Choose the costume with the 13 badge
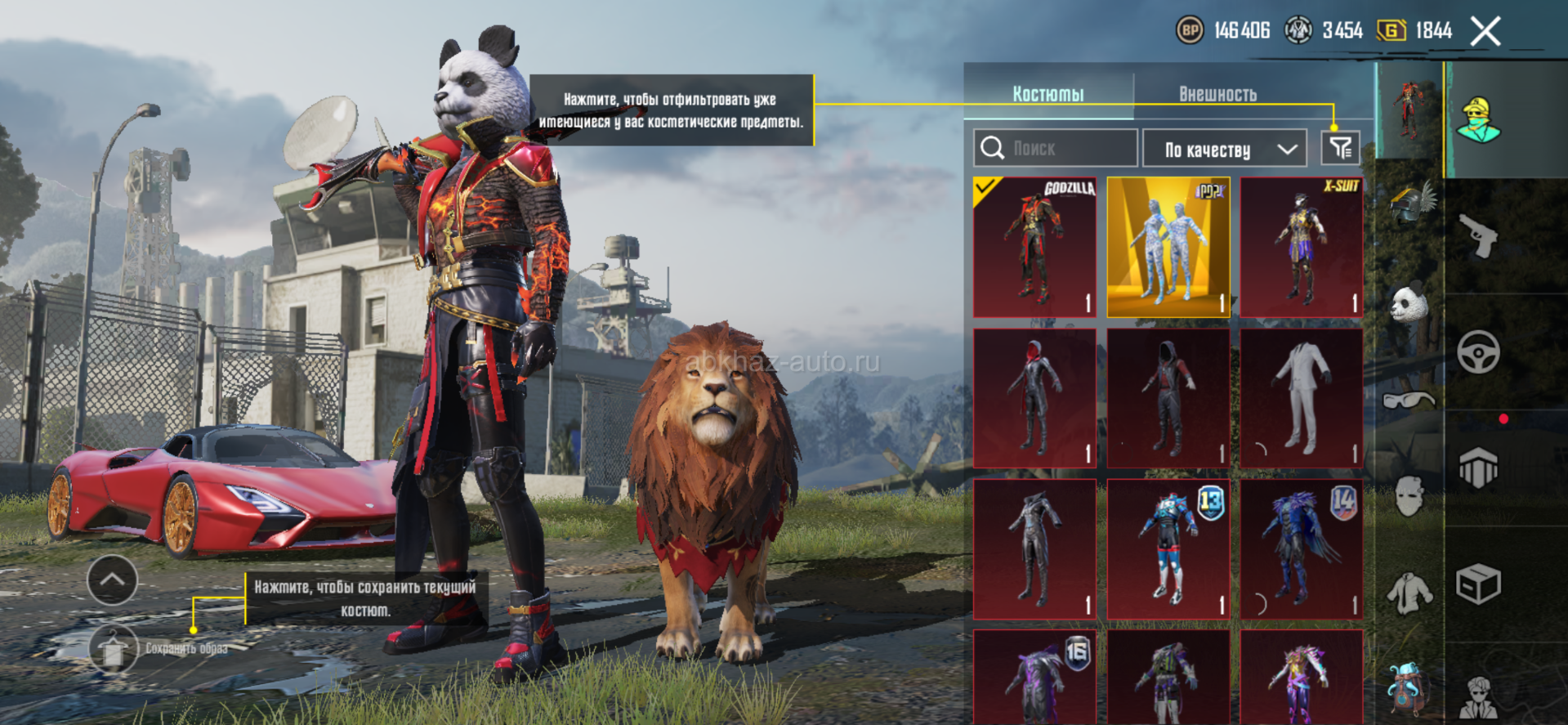The image size is (1568, 725). (1168, 548)
